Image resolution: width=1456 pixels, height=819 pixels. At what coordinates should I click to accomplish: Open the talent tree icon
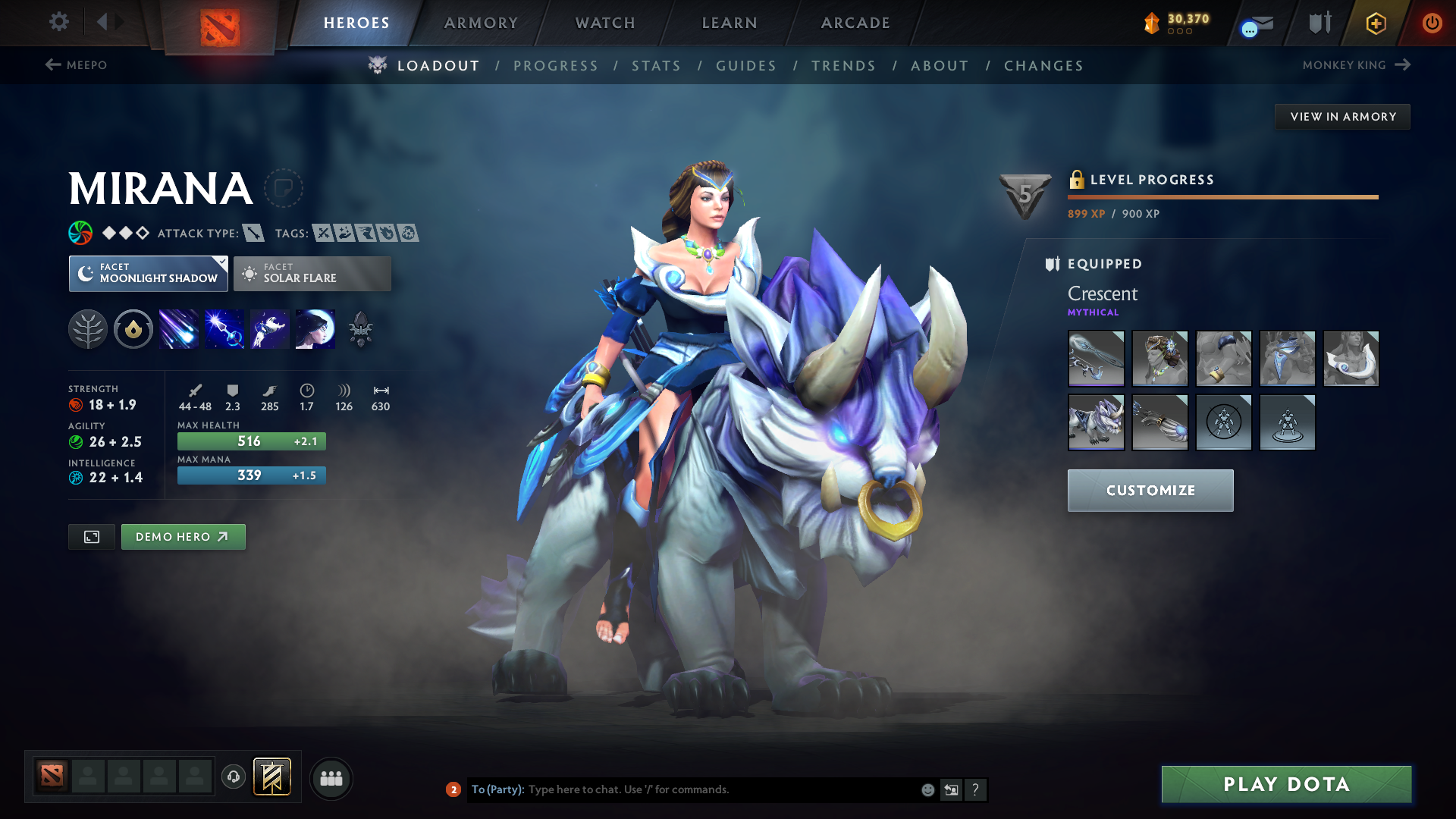[x=88, y=329]
